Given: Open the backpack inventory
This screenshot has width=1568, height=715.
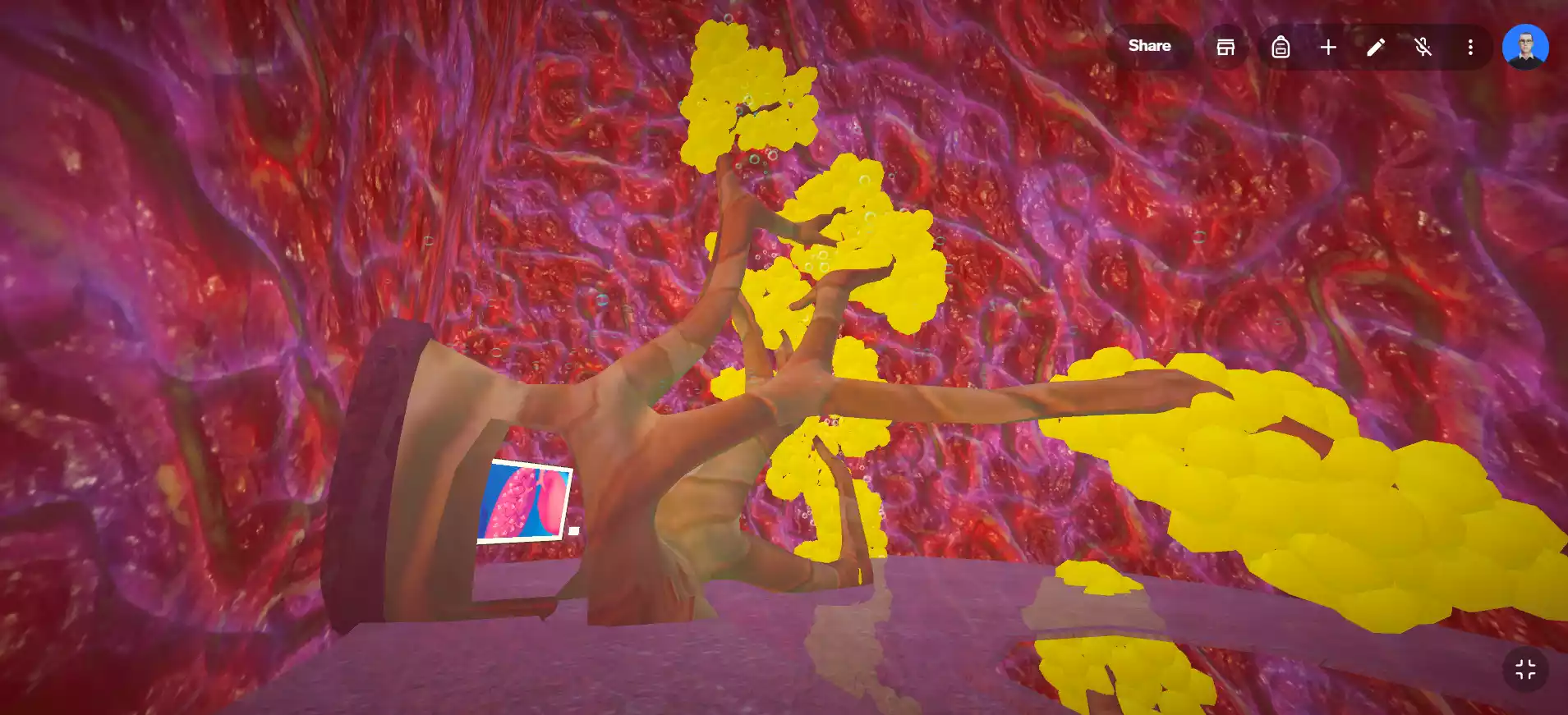Looking at the screenshot, I should pos(1281,47).
